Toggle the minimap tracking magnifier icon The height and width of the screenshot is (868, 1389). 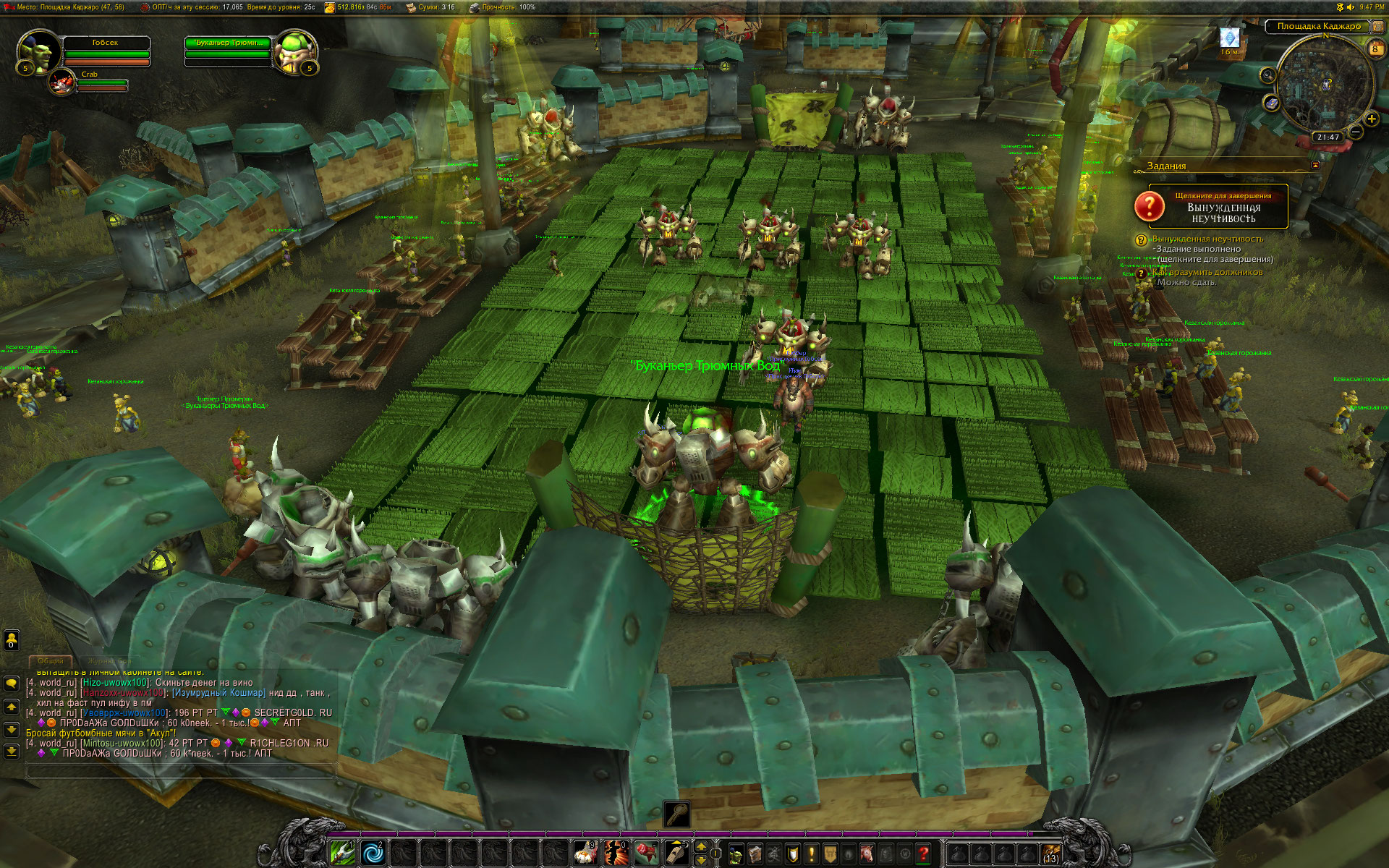(x=1267, y=75)
